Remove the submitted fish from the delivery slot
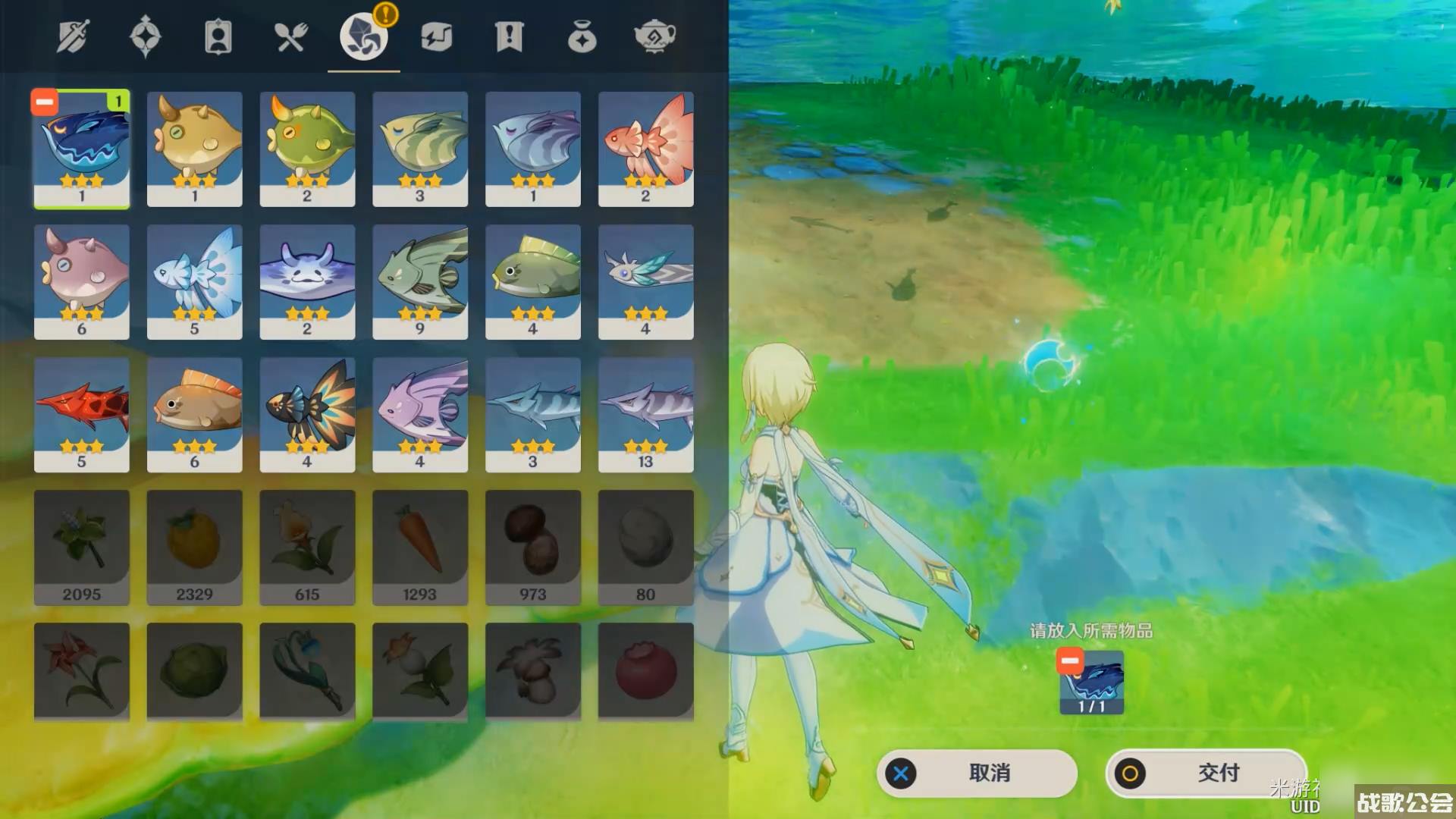Screen dimensions: 1456x819 1069,661
